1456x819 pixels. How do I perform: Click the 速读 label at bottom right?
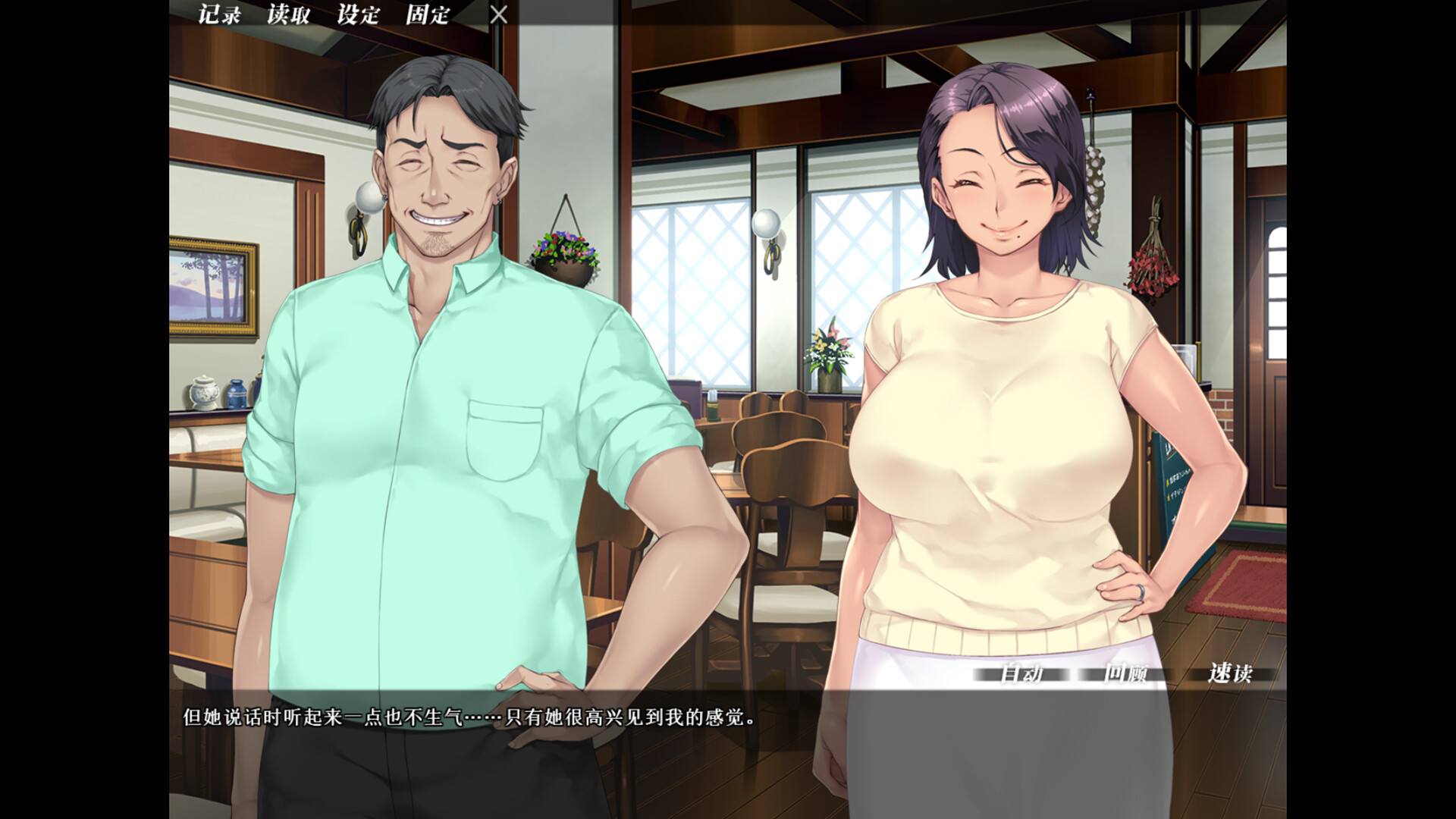[1229, 672]
